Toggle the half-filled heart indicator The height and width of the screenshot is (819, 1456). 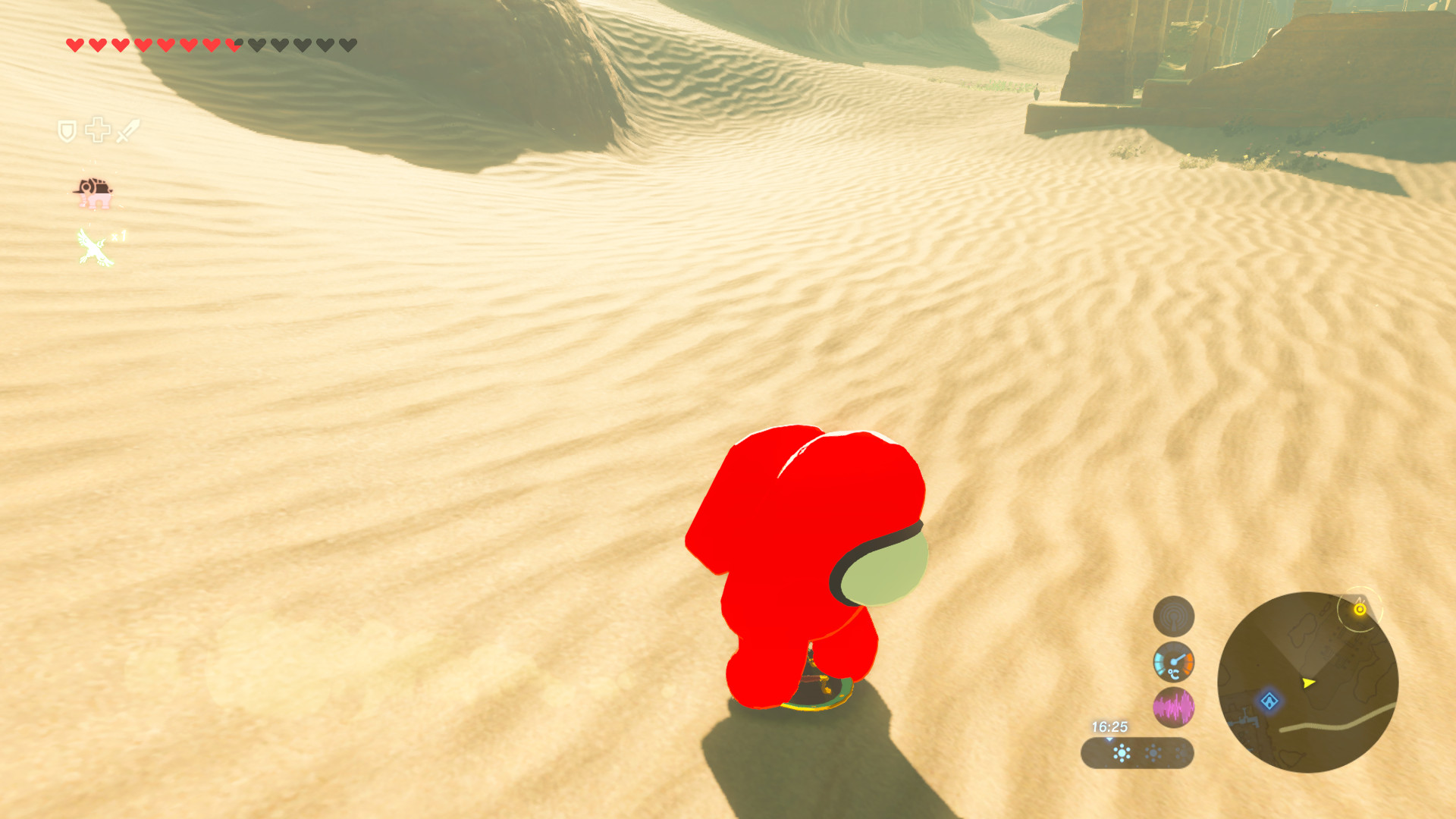233,45
